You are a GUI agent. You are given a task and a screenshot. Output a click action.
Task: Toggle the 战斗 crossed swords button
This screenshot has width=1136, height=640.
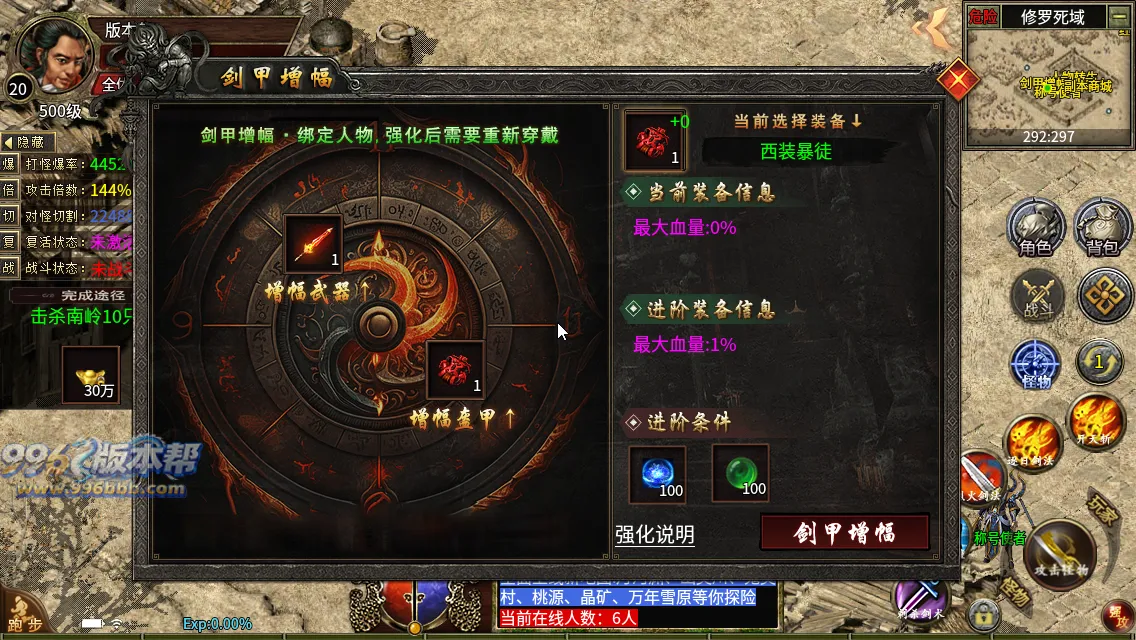pyautogui.click(x=1036, y=297)
